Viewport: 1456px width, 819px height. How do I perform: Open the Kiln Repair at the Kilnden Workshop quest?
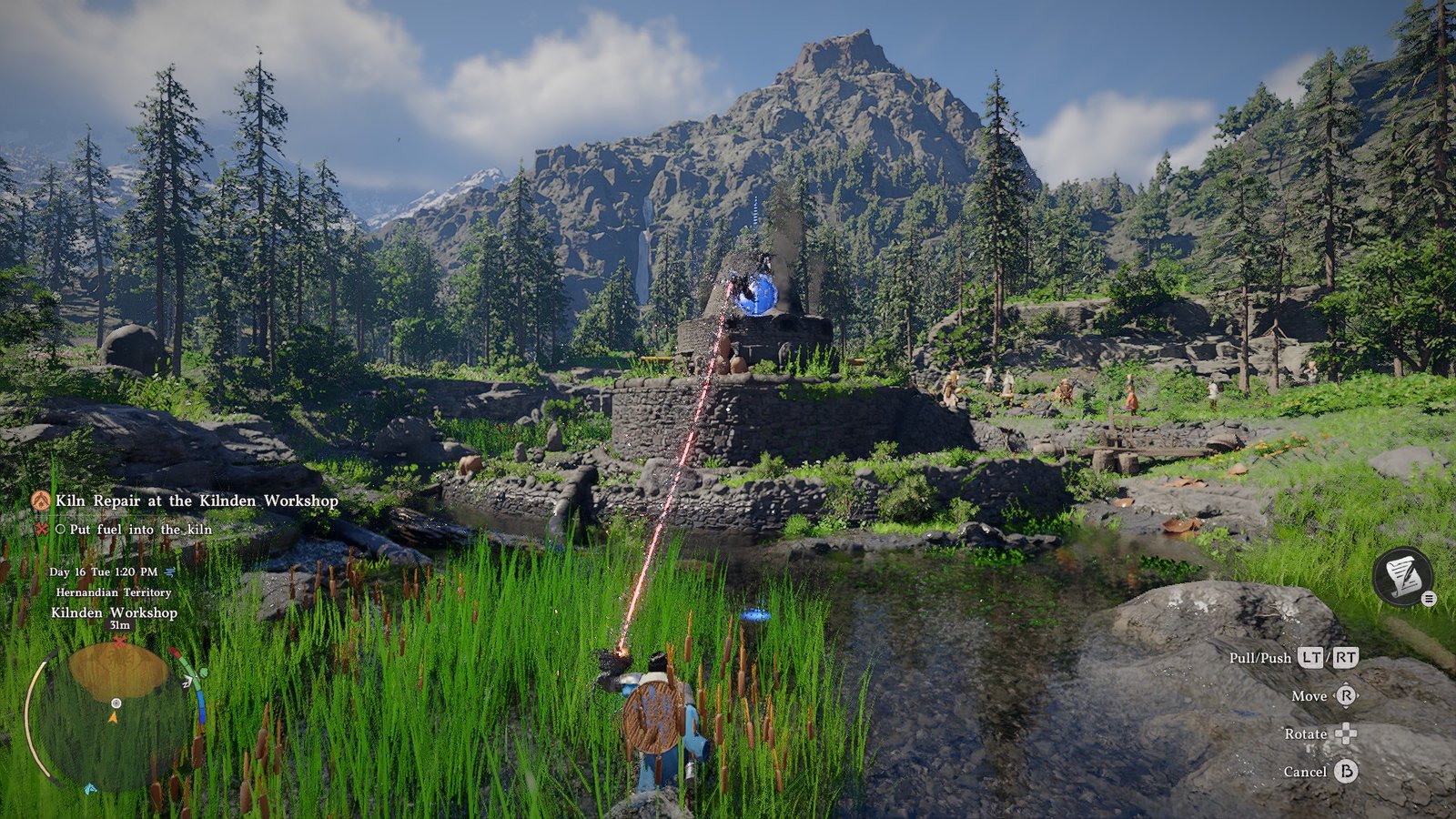tap(197, 500)
